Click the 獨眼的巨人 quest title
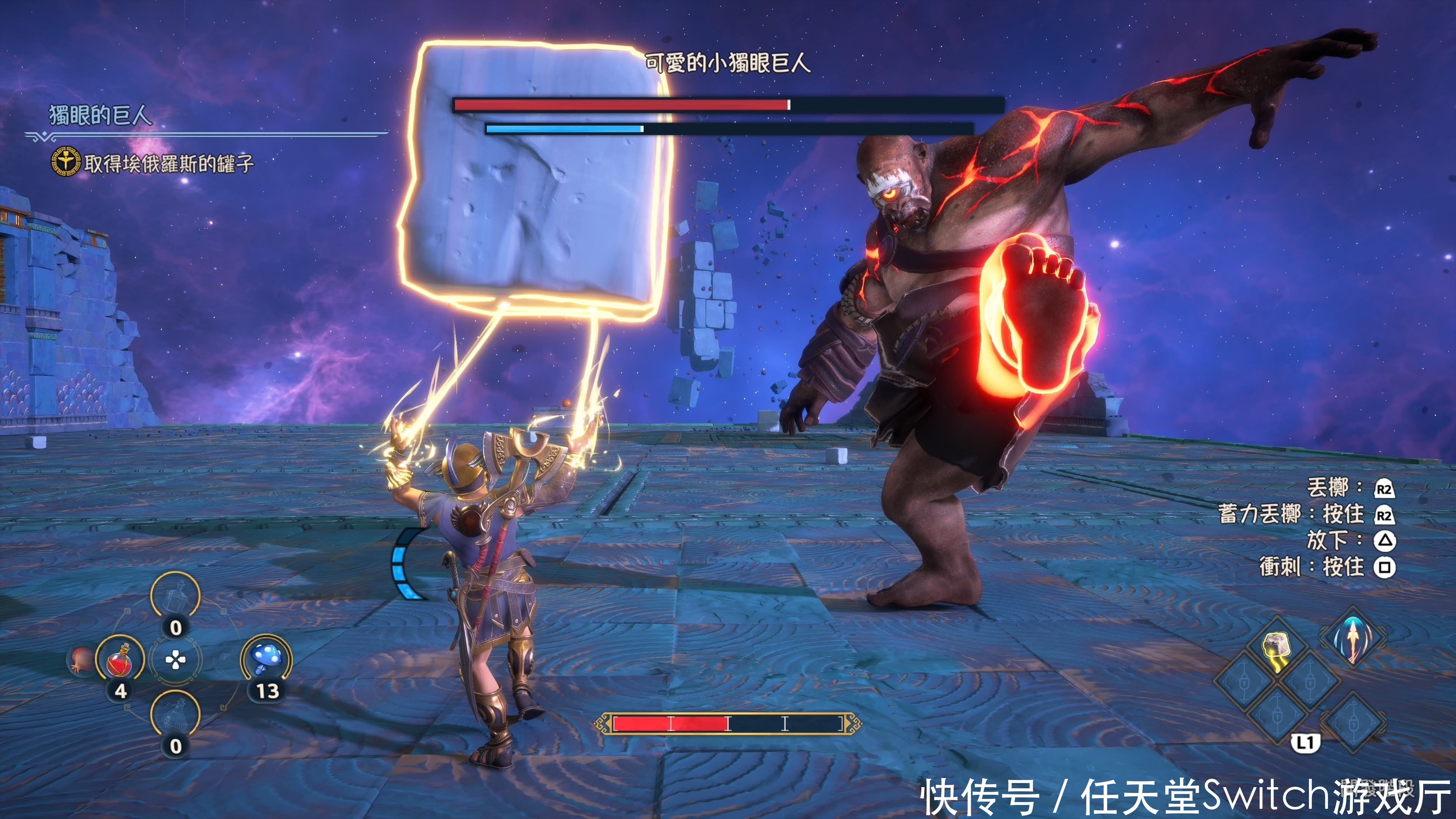Image resolution: width=1456 pixels, height=819 pixels. (x=100, y=115)
